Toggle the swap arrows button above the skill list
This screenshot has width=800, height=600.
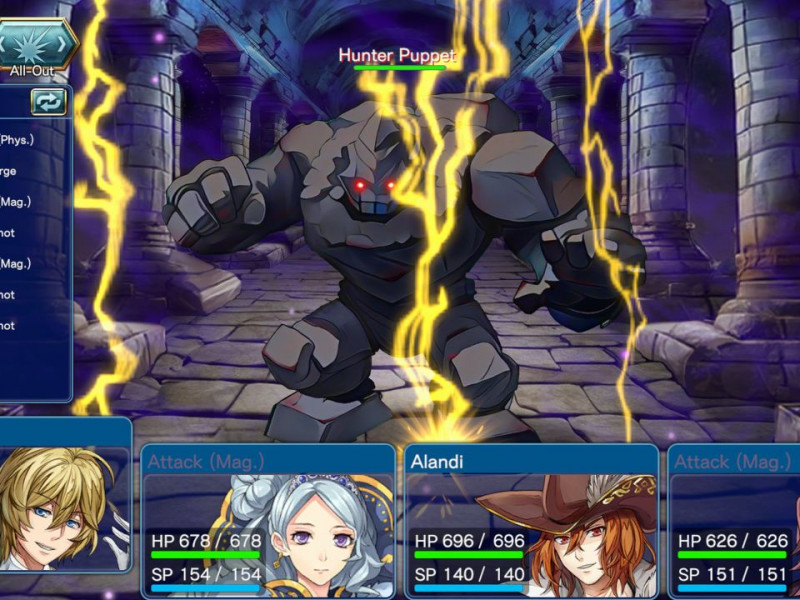pos(47,101)
